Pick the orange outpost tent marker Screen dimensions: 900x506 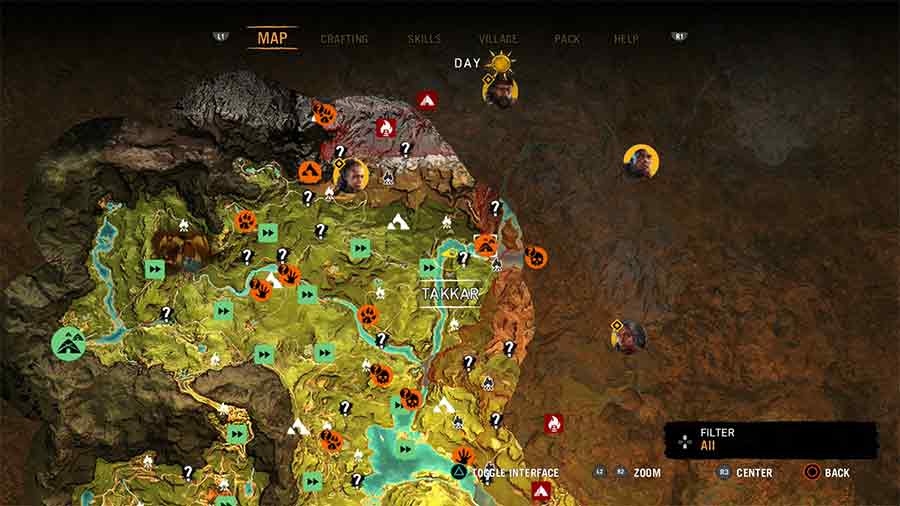click(310, 171)
